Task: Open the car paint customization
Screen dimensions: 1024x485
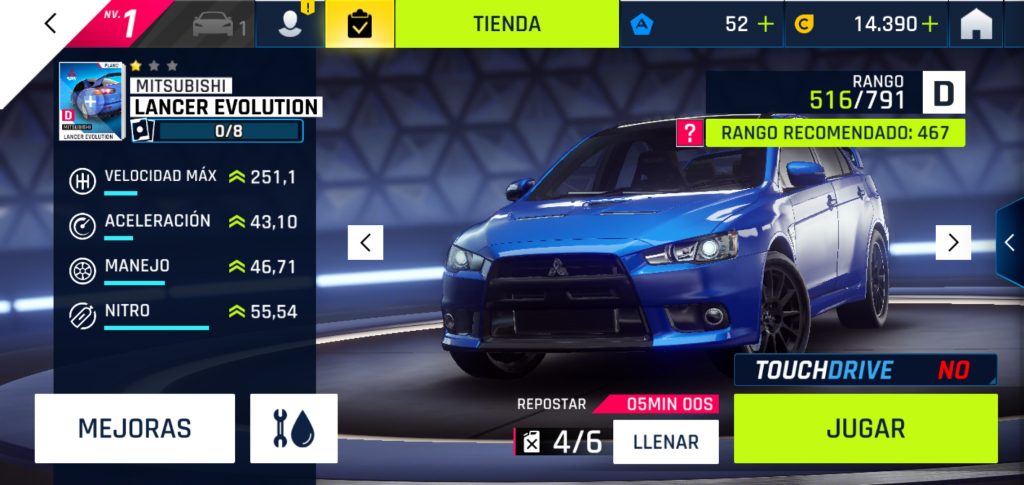Action: click(x=294, y=428)
